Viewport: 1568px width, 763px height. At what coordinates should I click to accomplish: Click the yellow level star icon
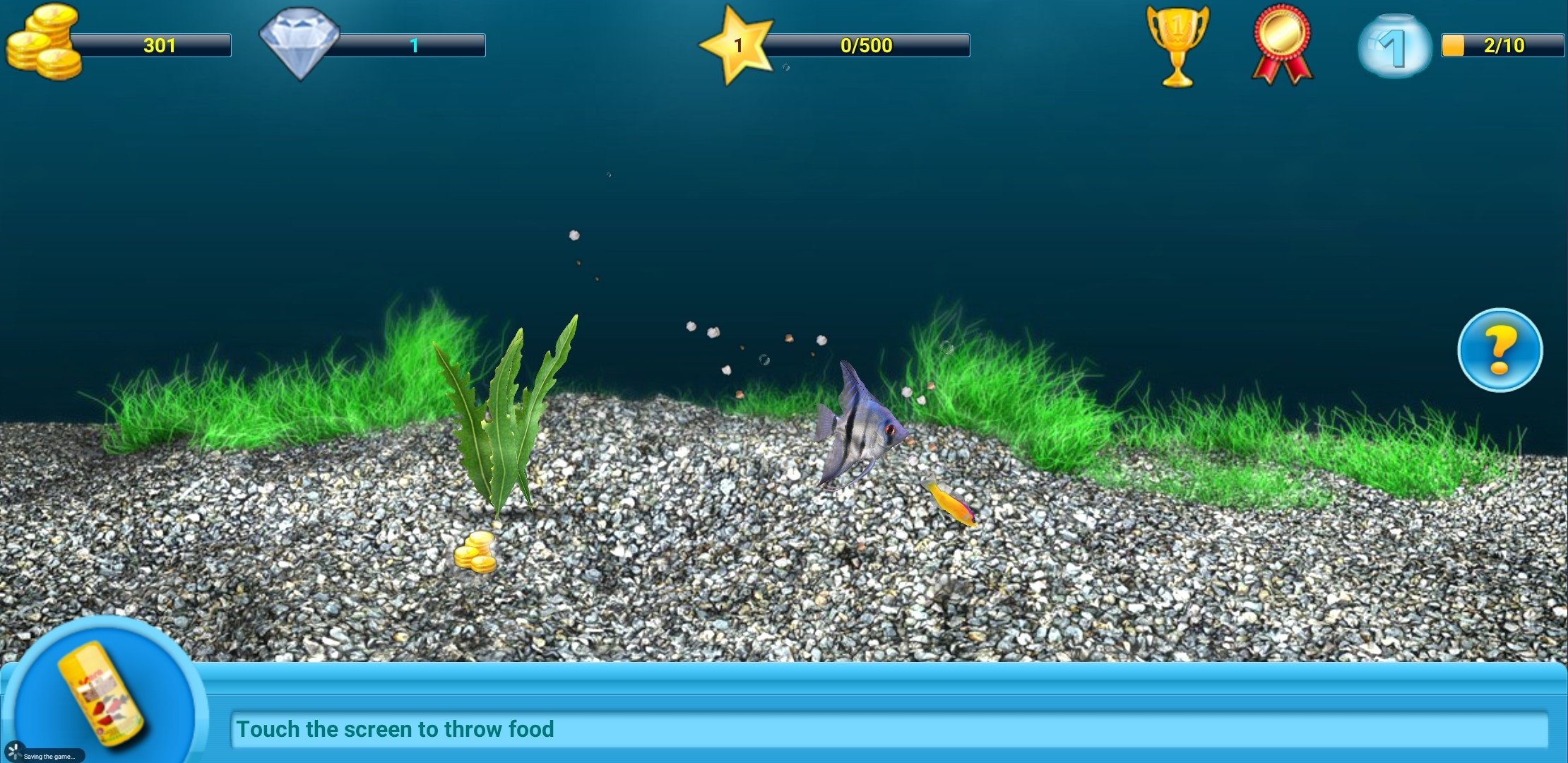(736, 45)
